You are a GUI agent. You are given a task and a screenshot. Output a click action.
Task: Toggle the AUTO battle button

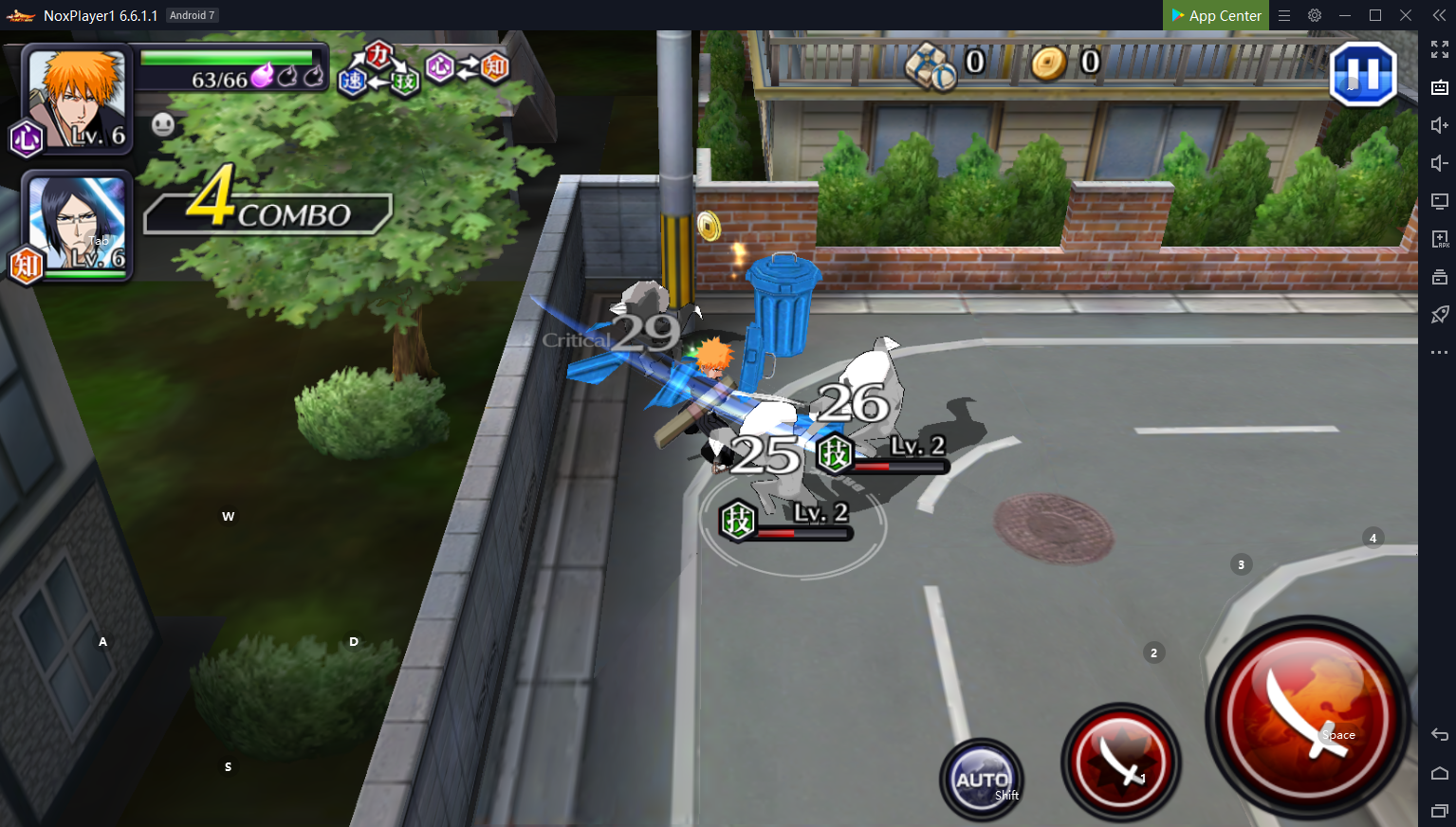982,780
